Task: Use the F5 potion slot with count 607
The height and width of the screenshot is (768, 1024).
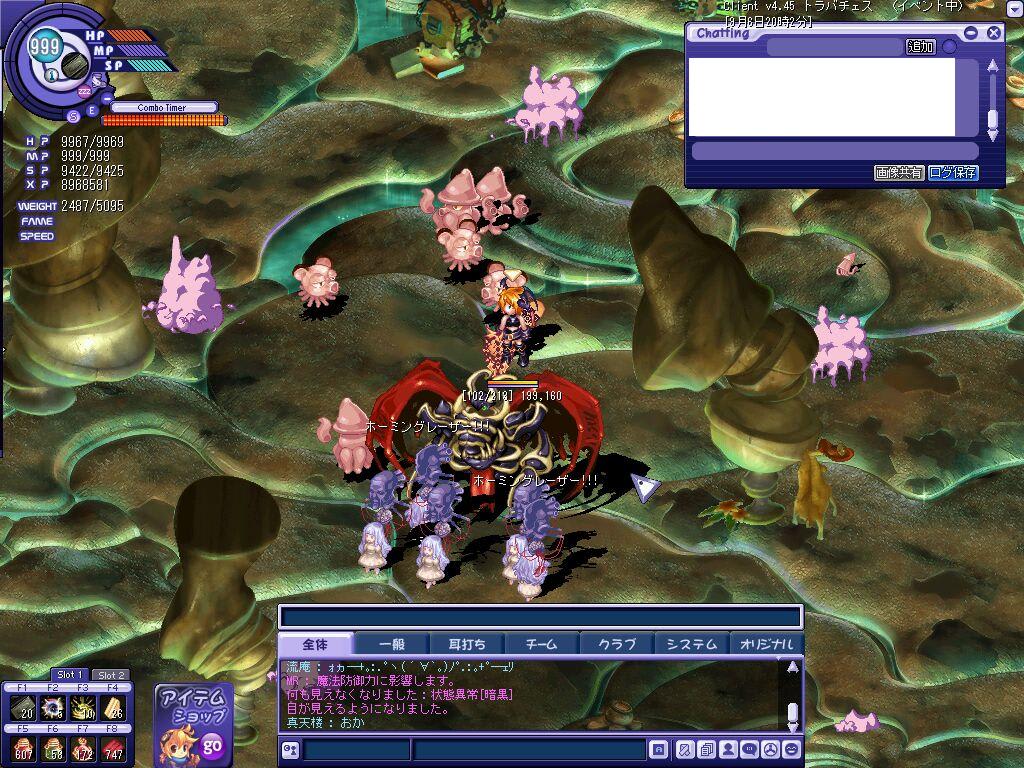Action: point(22,749)
